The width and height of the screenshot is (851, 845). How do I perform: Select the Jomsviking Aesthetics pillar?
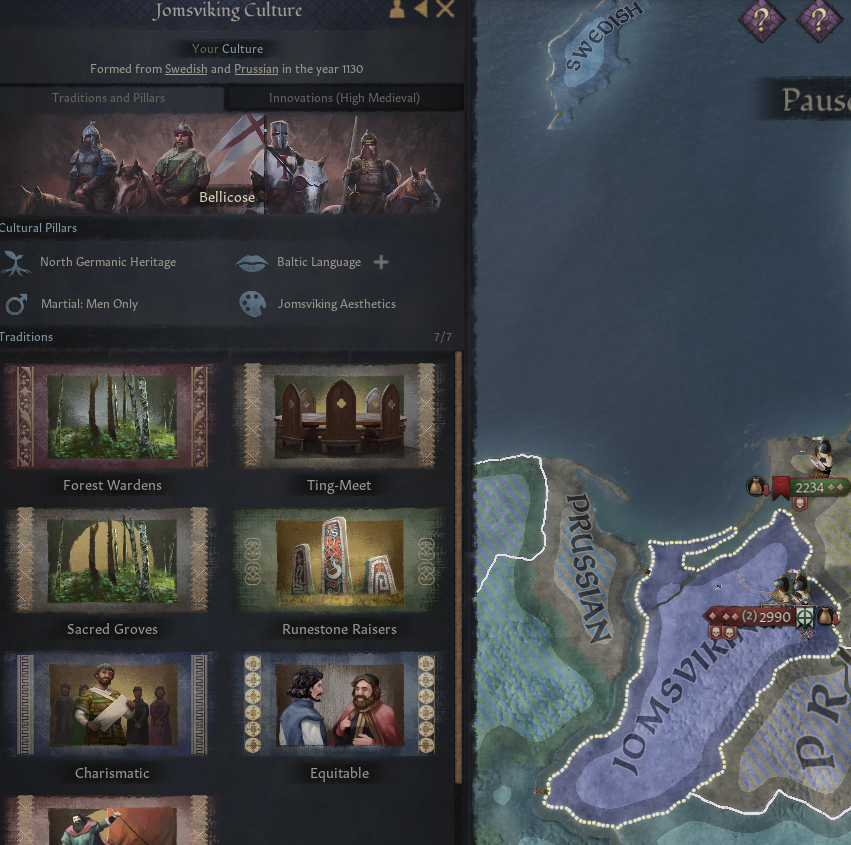[x=336, y=304]
